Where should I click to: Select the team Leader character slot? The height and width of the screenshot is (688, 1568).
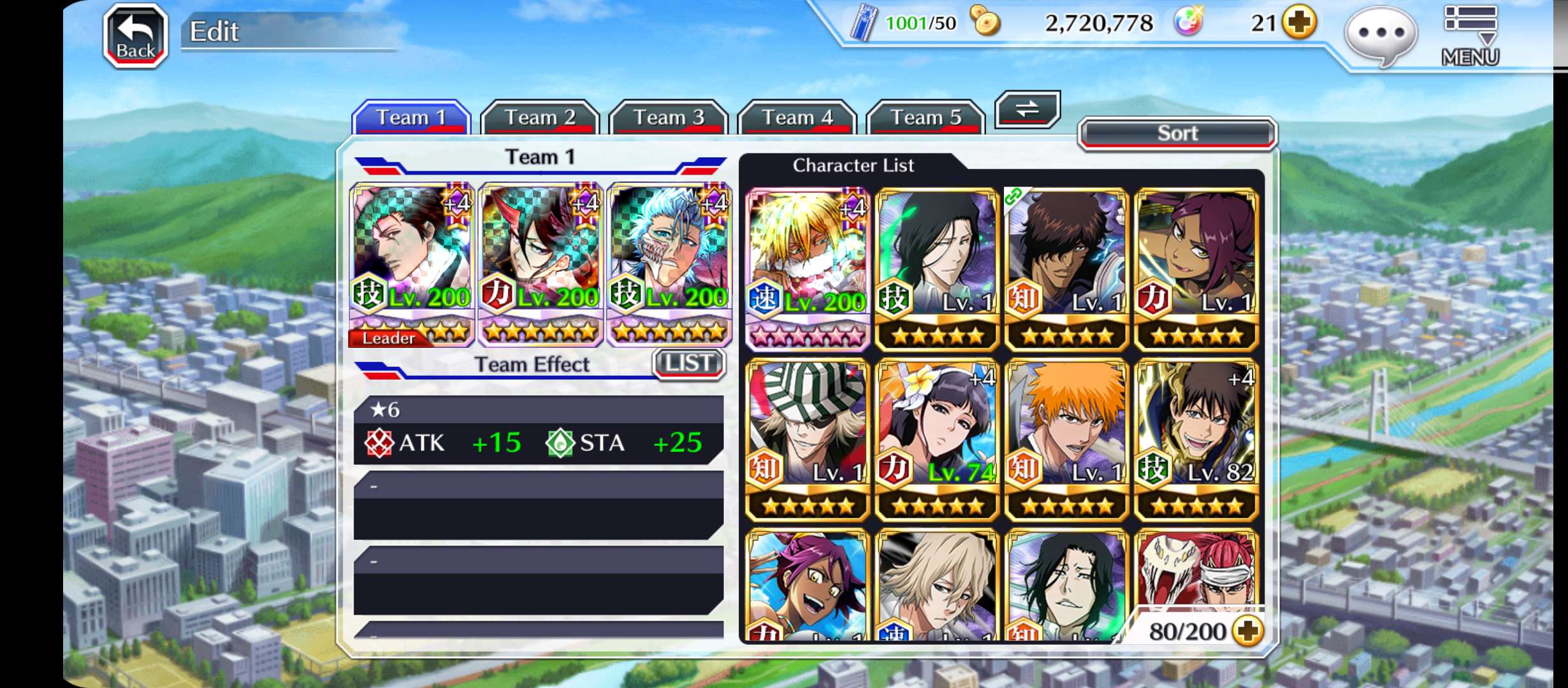(x=412, y=264)
